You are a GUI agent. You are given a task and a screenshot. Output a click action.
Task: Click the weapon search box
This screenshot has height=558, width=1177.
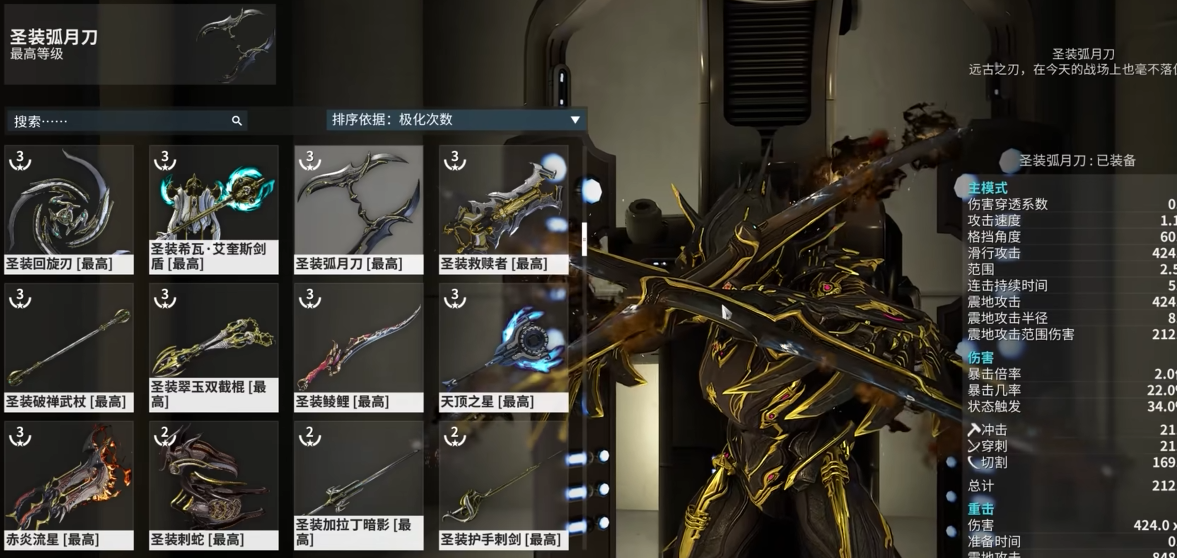(x=120, y=121)
